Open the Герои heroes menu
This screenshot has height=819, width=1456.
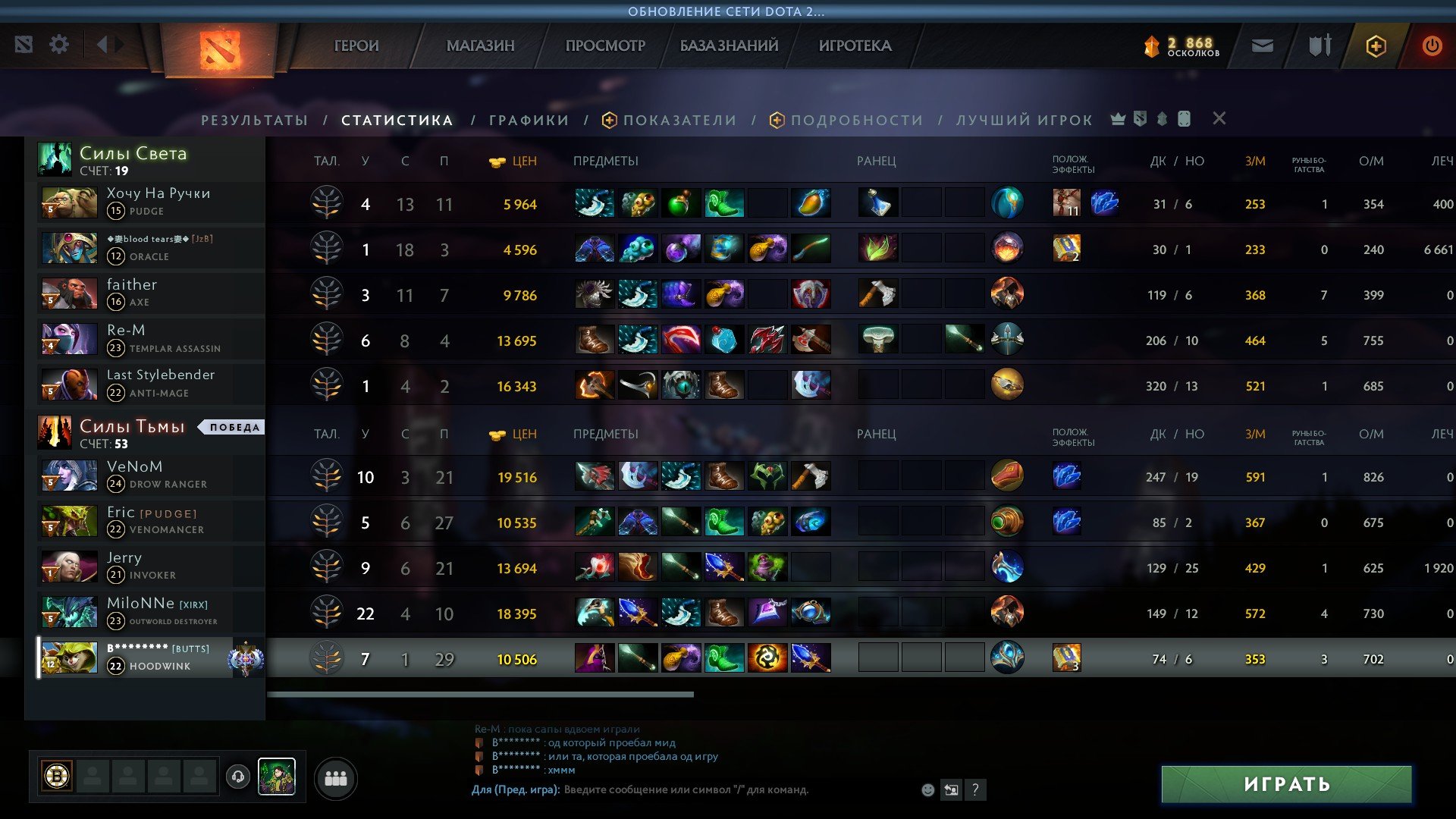point(356,45)
